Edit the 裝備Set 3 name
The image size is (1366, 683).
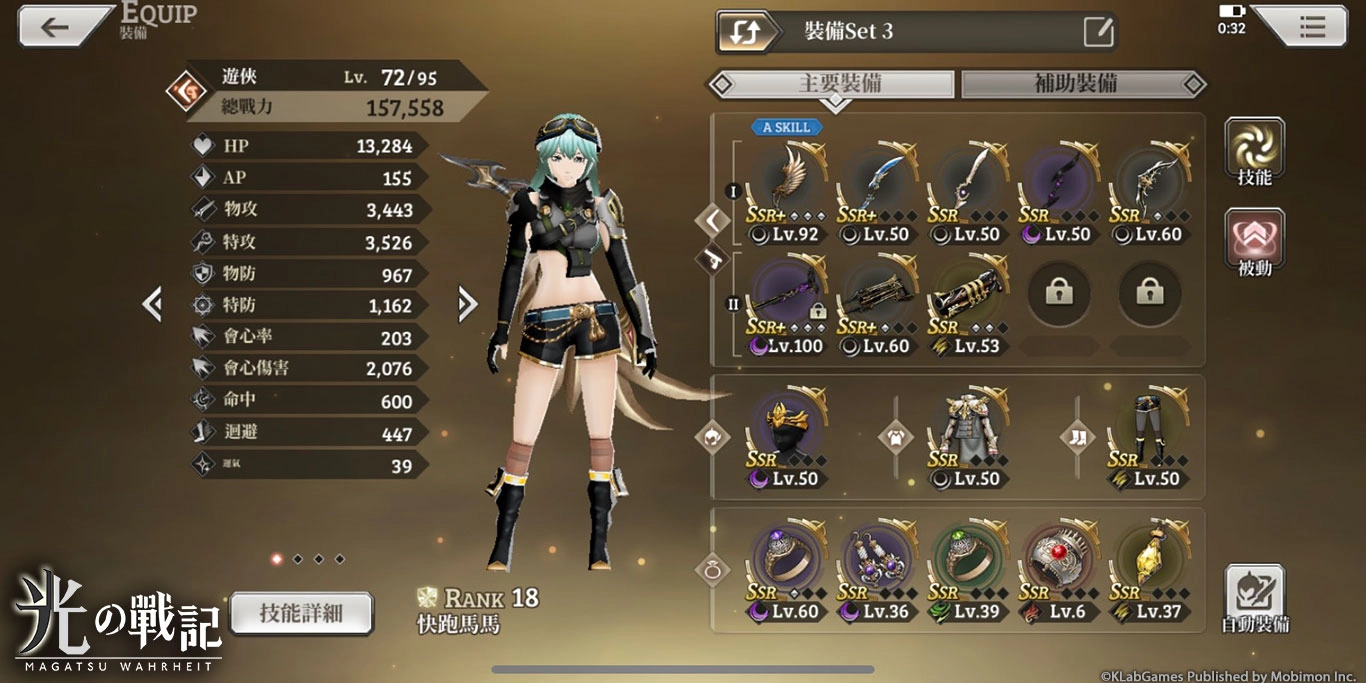point(1098,32)
